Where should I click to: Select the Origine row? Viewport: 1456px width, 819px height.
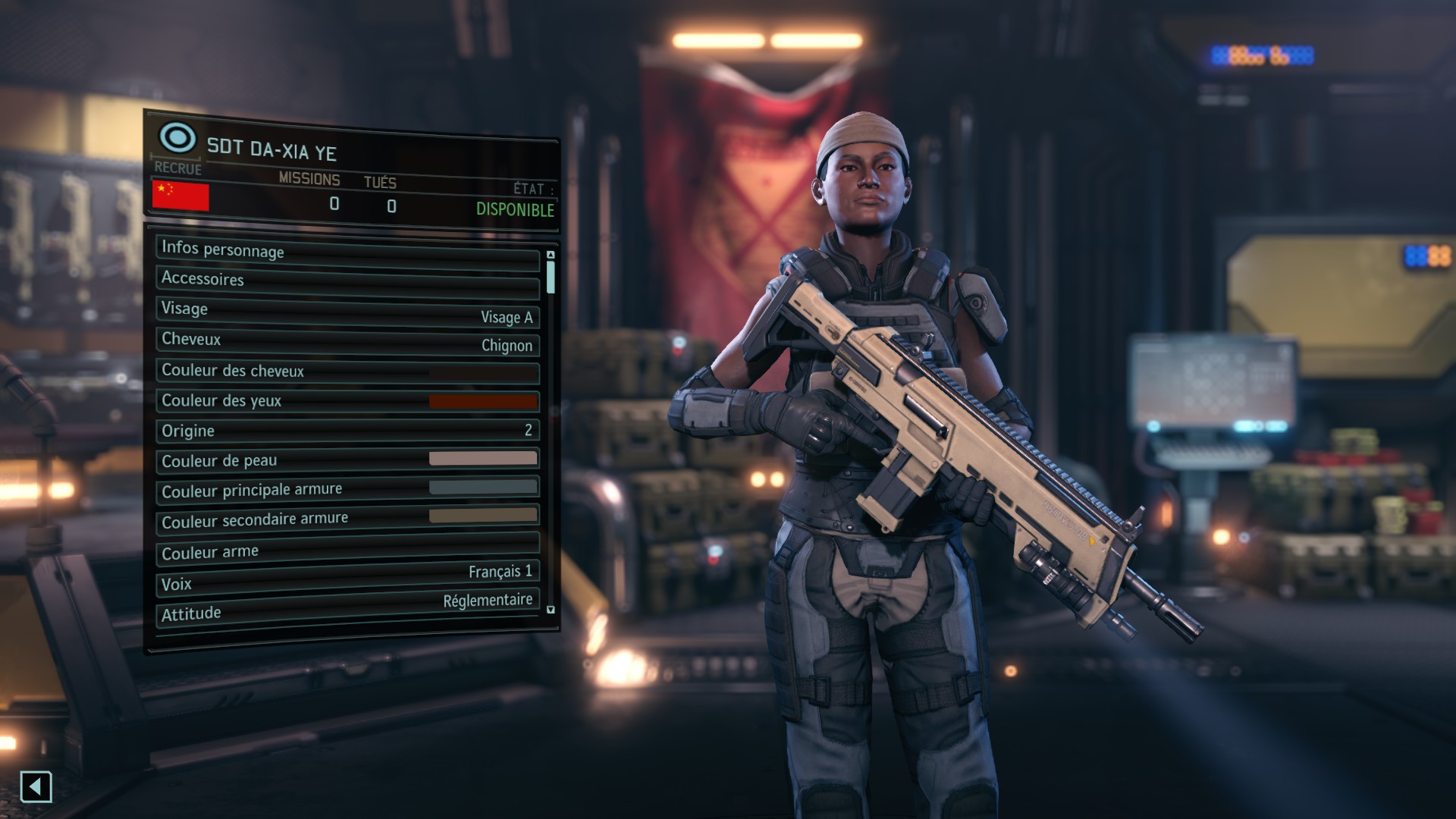[x=347, y=431]
